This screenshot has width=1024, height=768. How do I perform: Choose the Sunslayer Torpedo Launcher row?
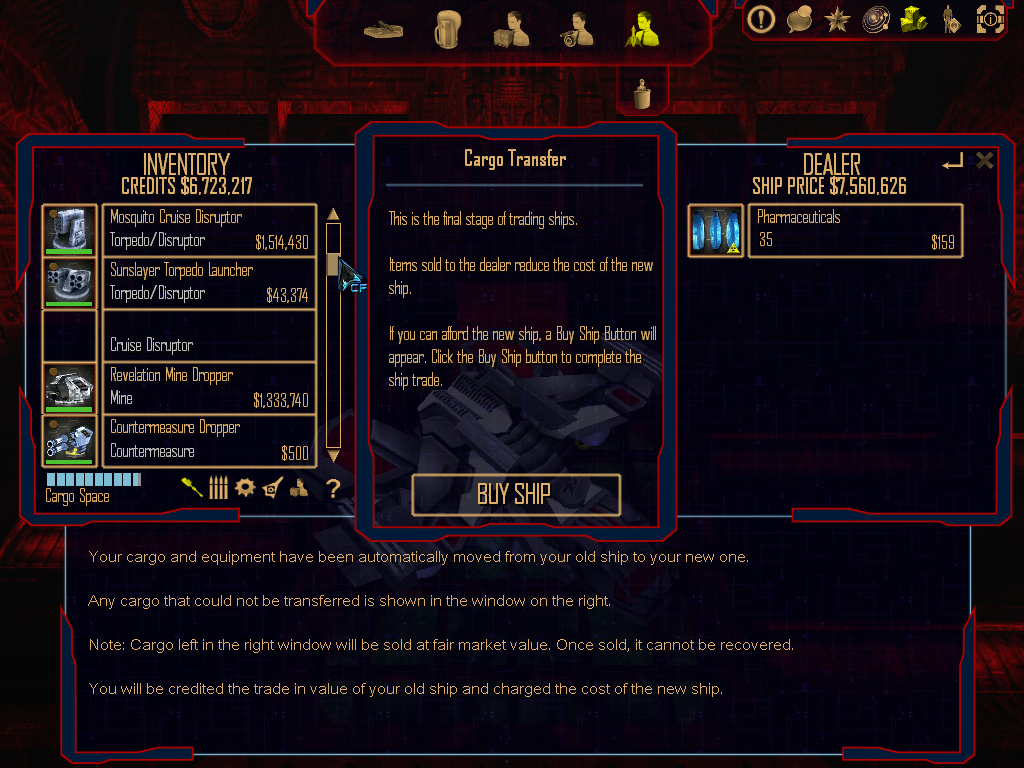[209, 282]
